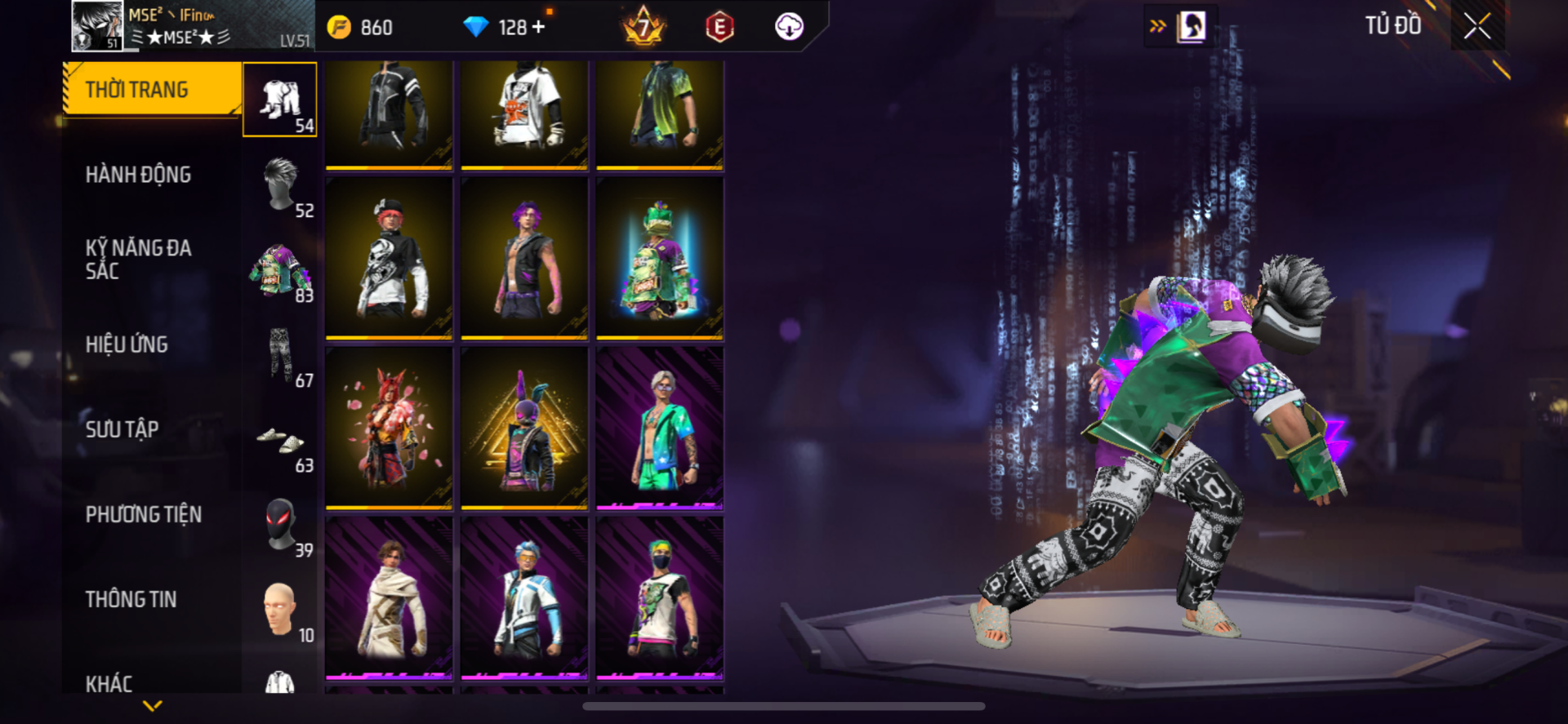The width and height of the screenshot is (1568, 724).
Task: Select the hair subcategory showing 52
Action: [x=280, y=184]
